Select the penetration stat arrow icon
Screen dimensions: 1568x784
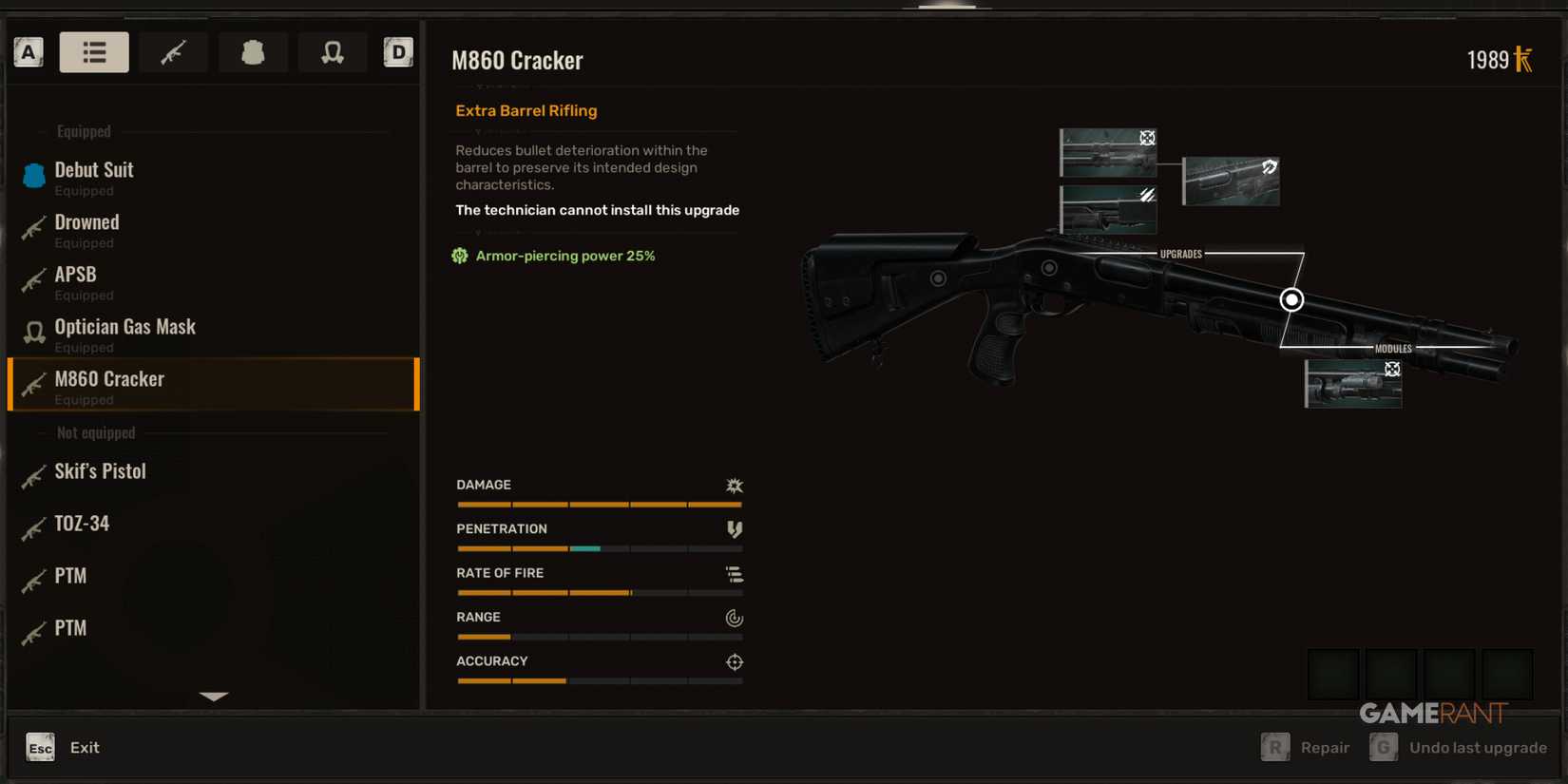[734, 529]
